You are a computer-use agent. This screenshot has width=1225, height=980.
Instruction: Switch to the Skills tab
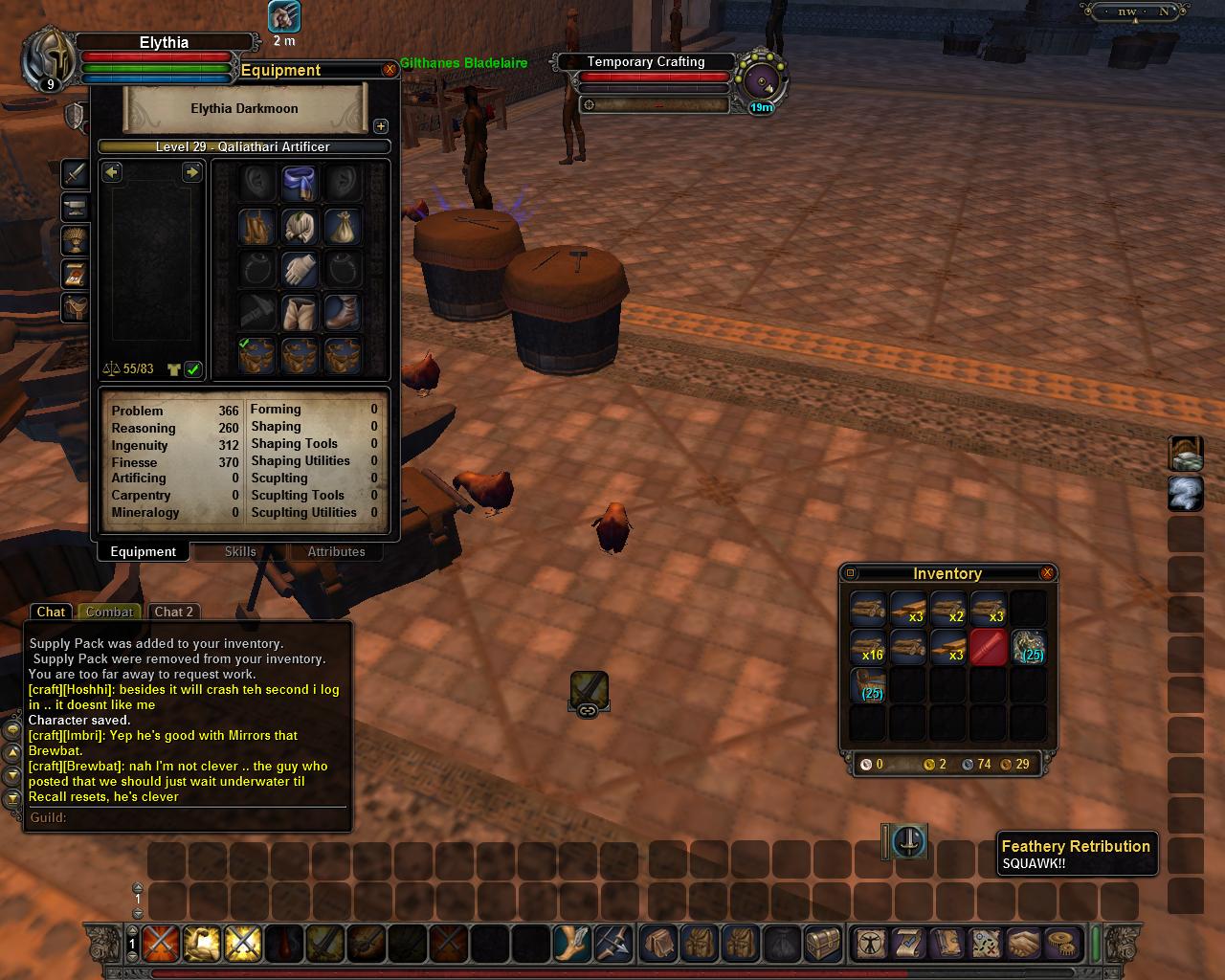tap(240, 551)
